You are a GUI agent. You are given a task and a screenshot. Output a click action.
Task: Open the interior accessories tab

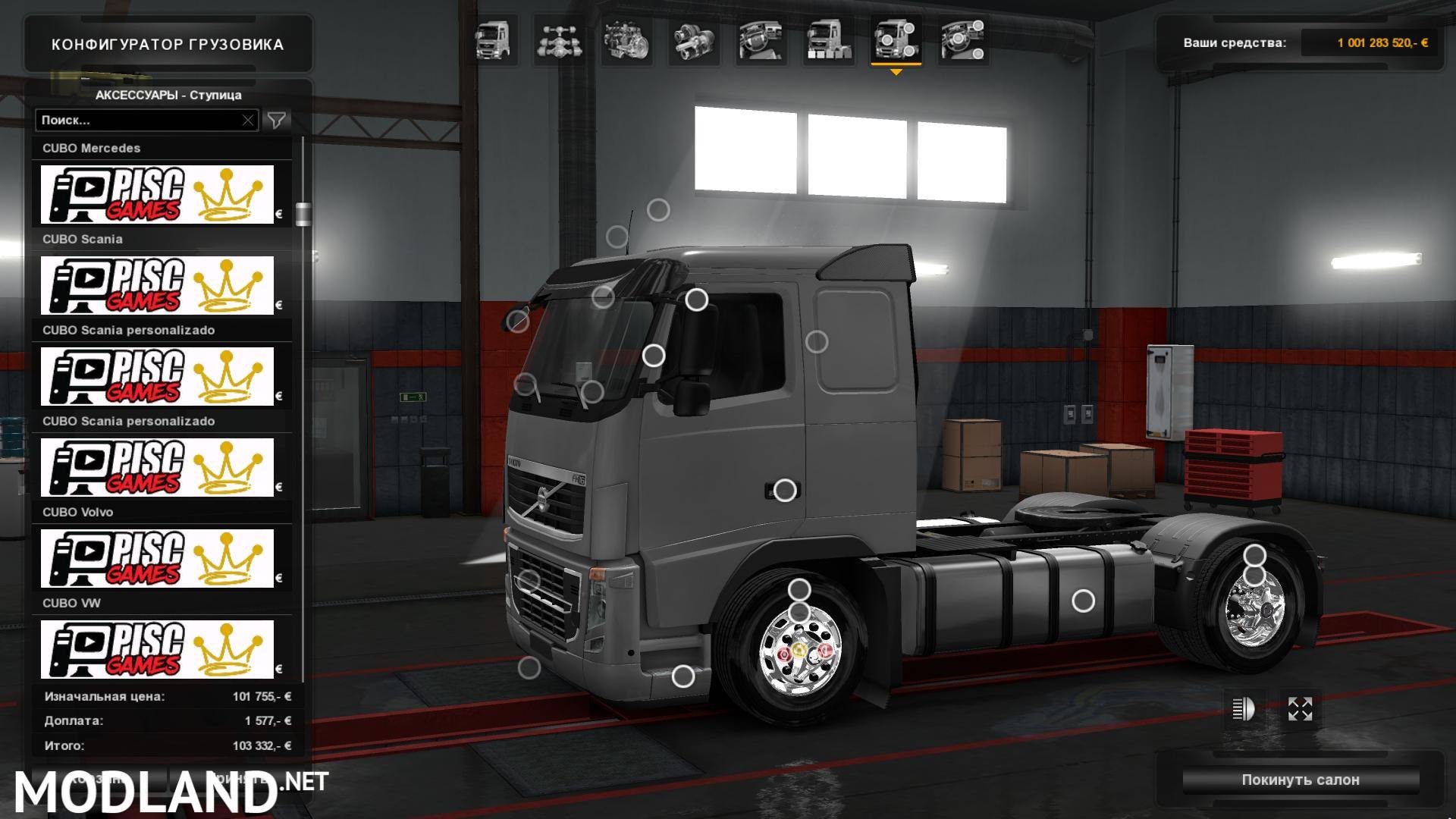(x=962, y=40)
